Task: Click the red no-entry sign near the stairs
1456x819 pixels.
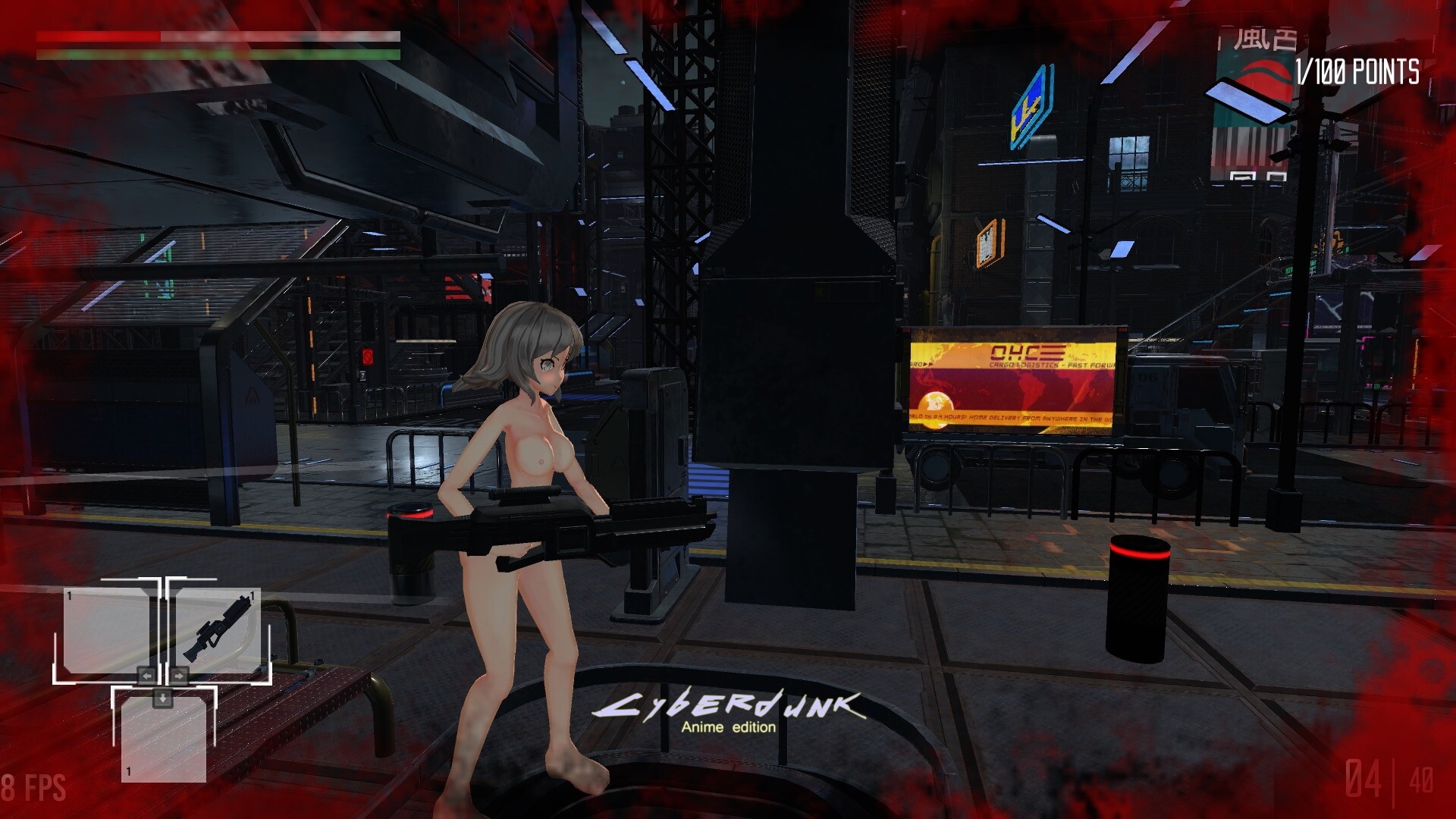Action: (x=369, y=356)
